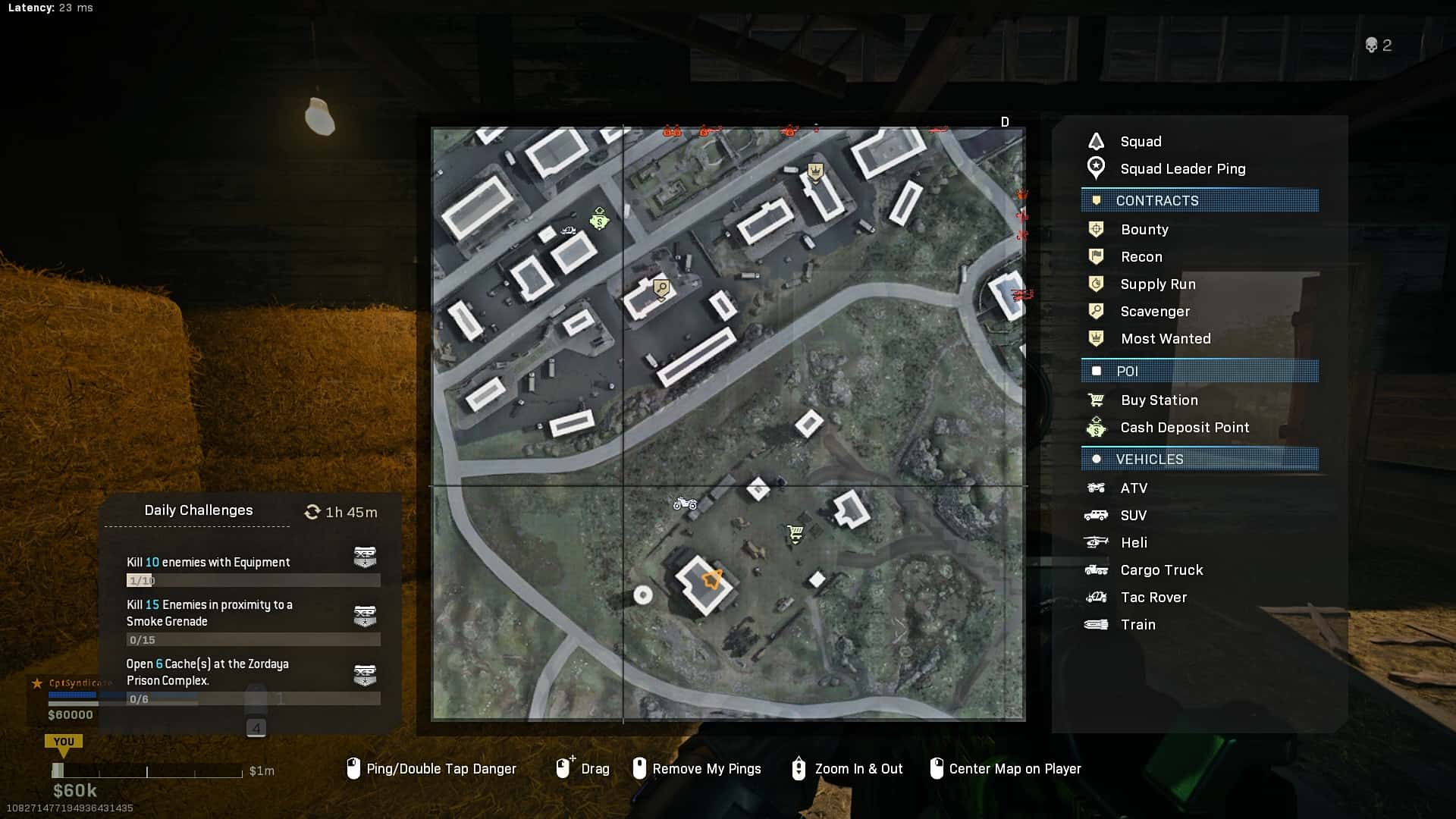Click the Tac Rover legend entry
The height and width of the screenshot is (819, 1456).
1153,598
